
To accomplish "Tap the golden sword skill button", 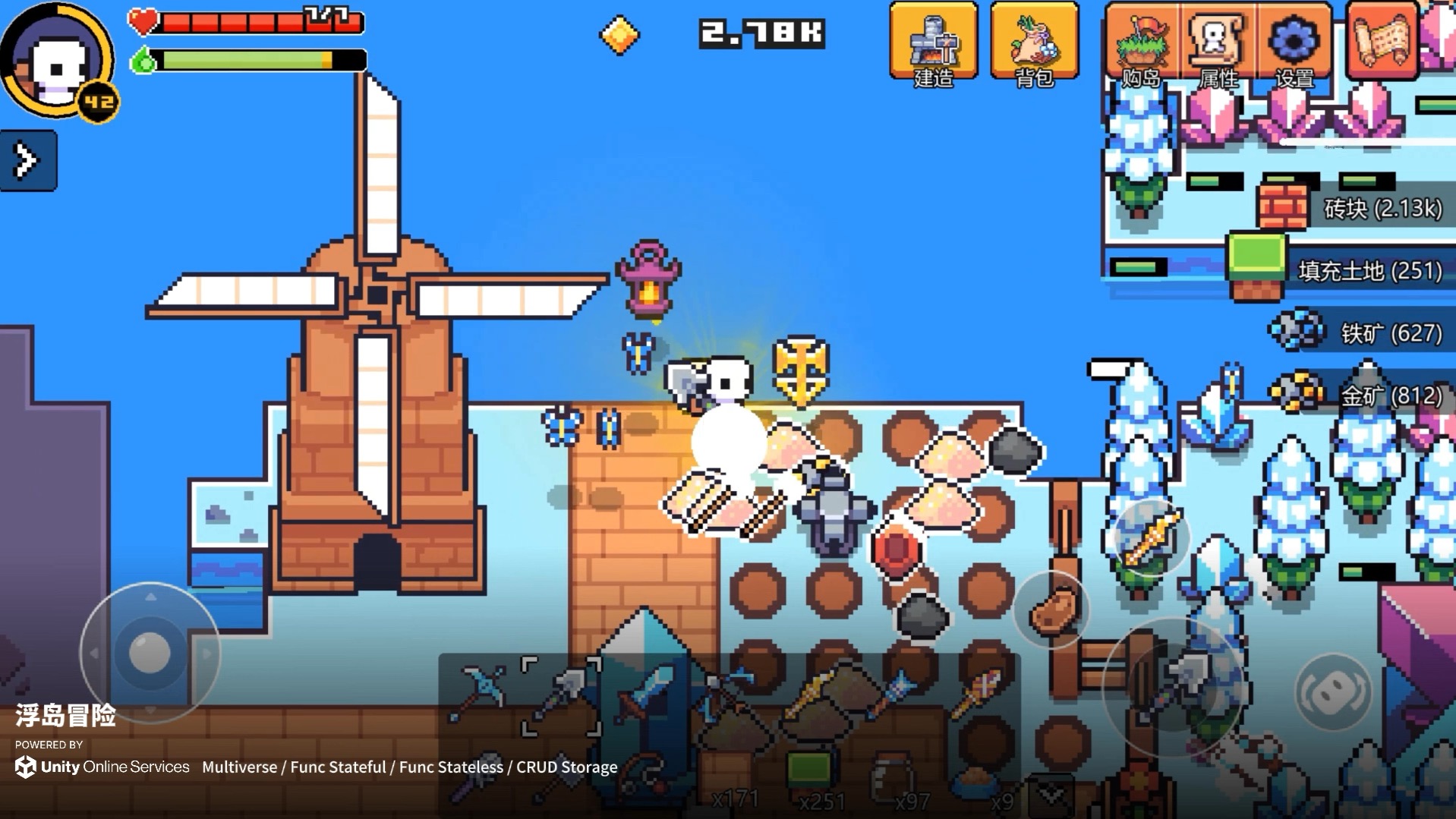I will [1150, 537].
